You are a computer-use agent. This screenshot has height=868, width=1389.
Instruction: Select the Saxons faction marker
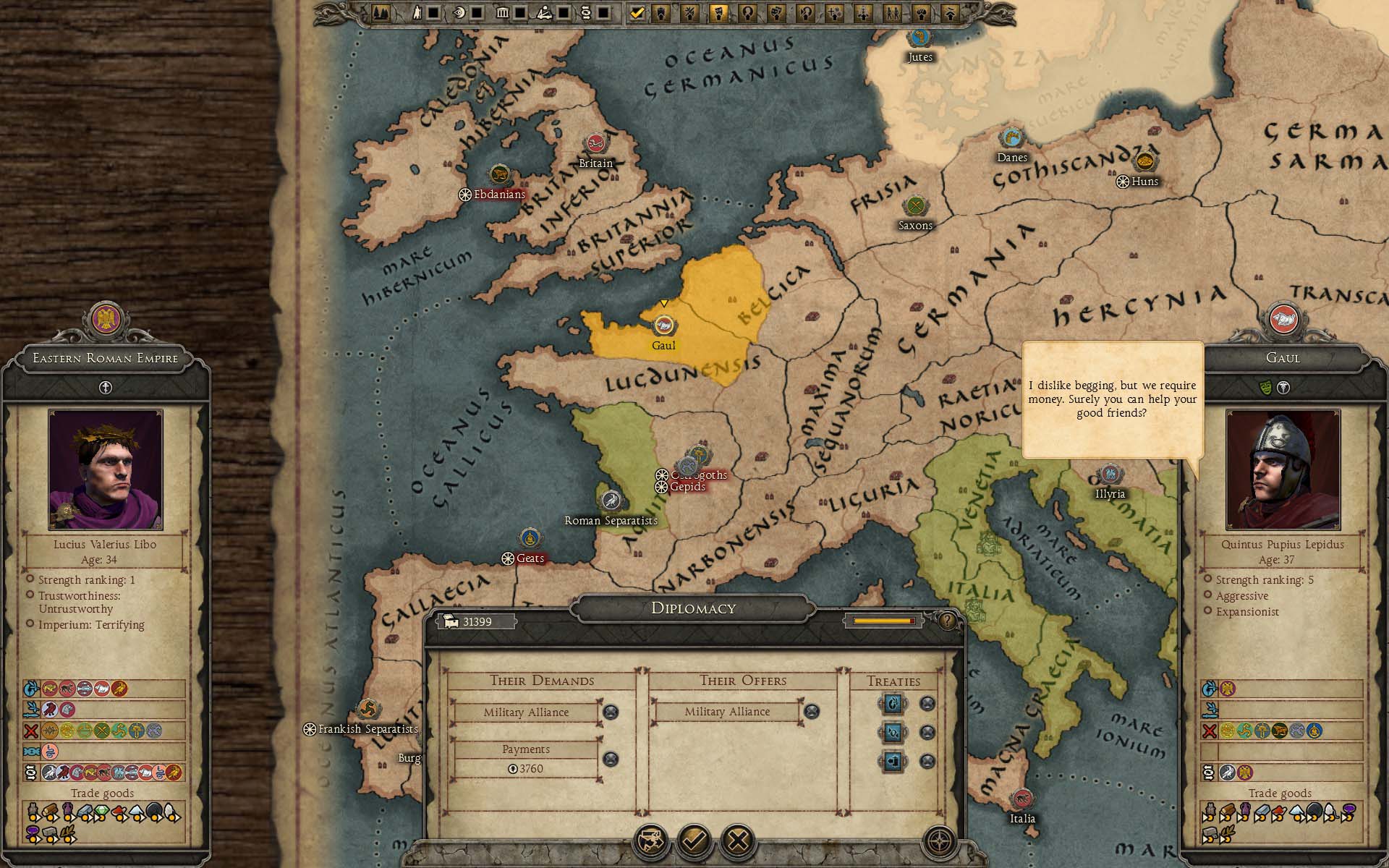coord(915,206)
